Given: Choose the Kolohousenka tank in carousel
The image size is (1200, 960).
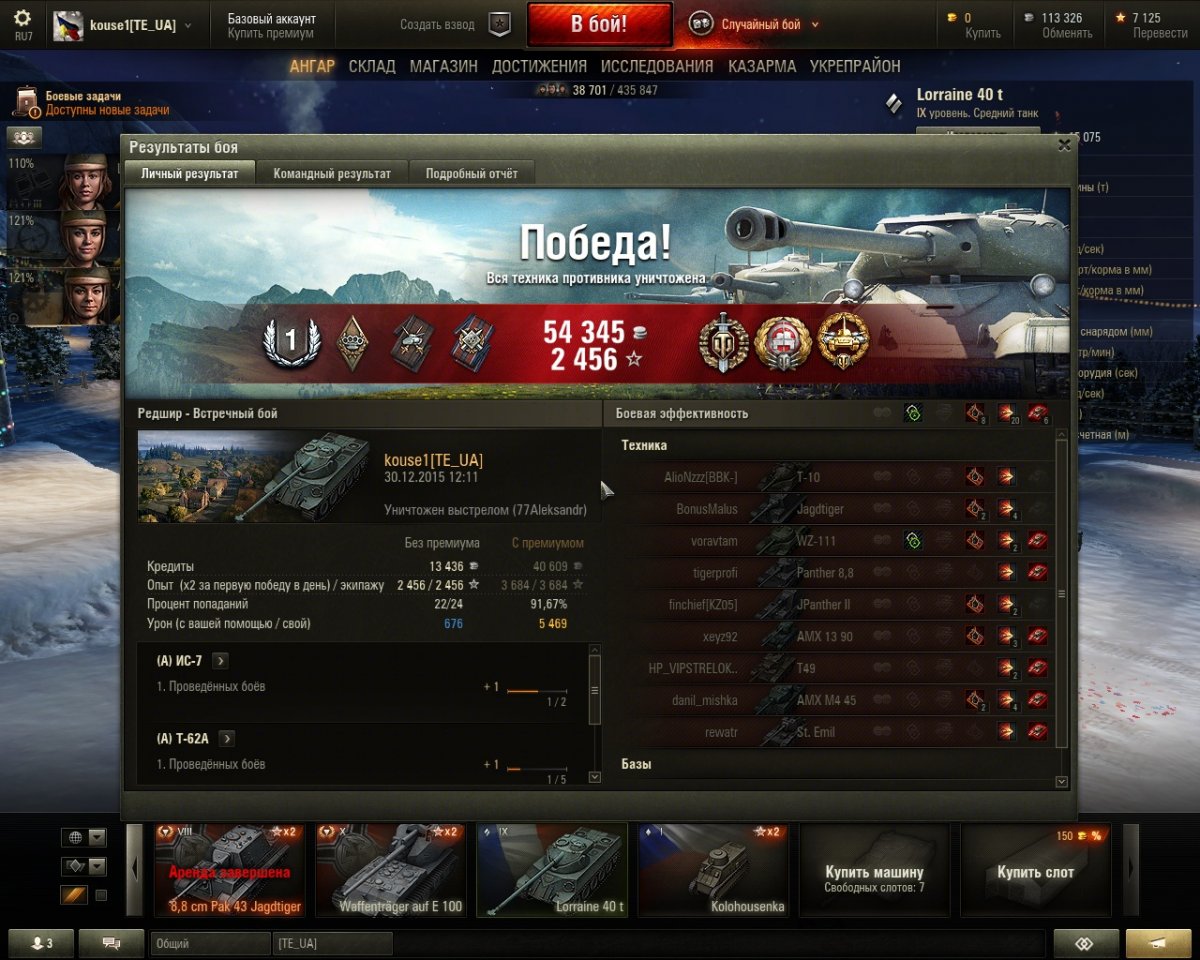Looking at the screenshot, I should point(713,870).
